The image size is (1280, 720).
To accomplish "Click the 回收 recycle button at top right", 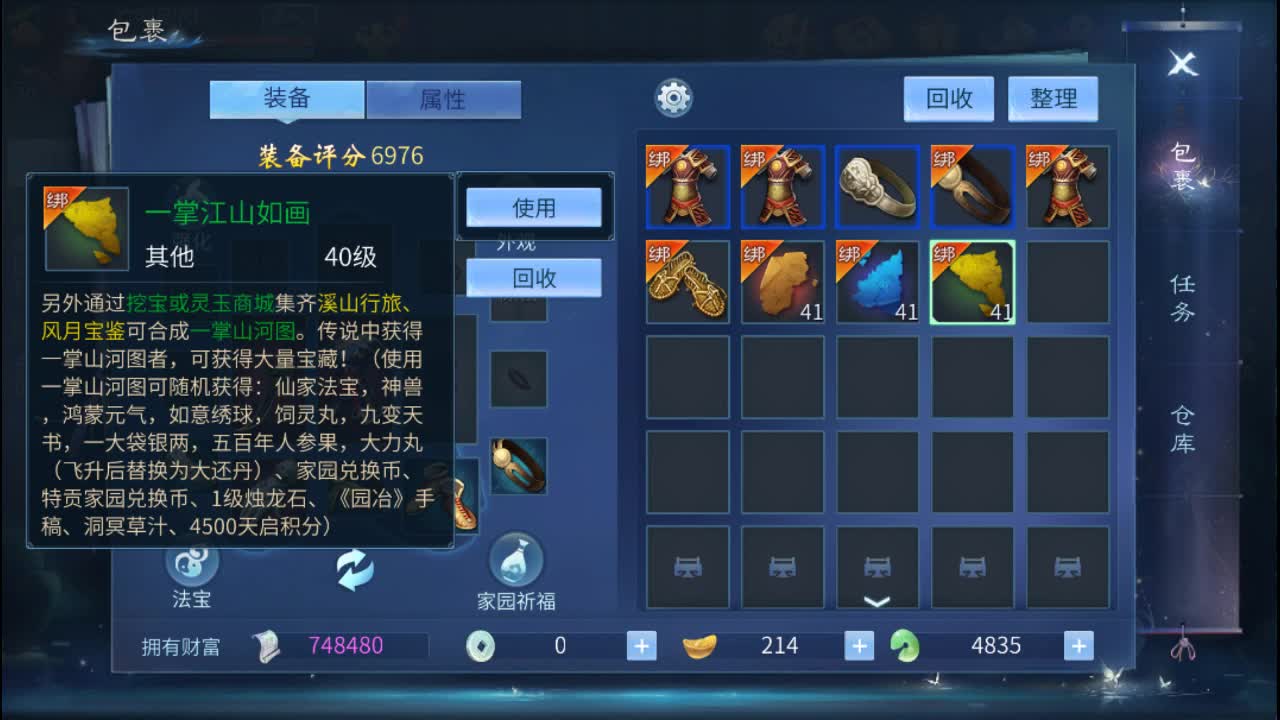I will [947, 98].
